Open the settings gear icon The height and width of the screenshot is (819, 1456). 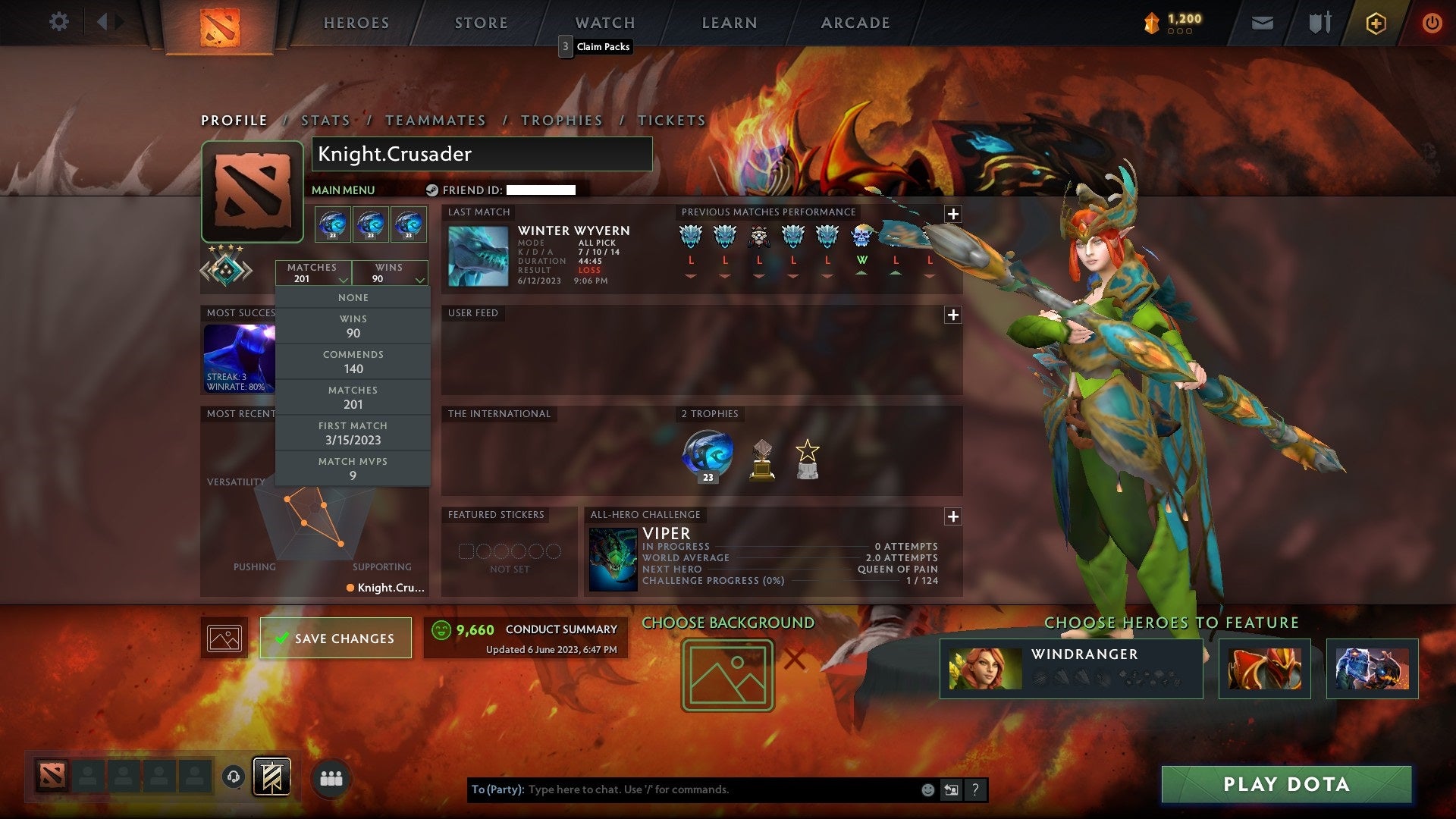click(59, 22)
